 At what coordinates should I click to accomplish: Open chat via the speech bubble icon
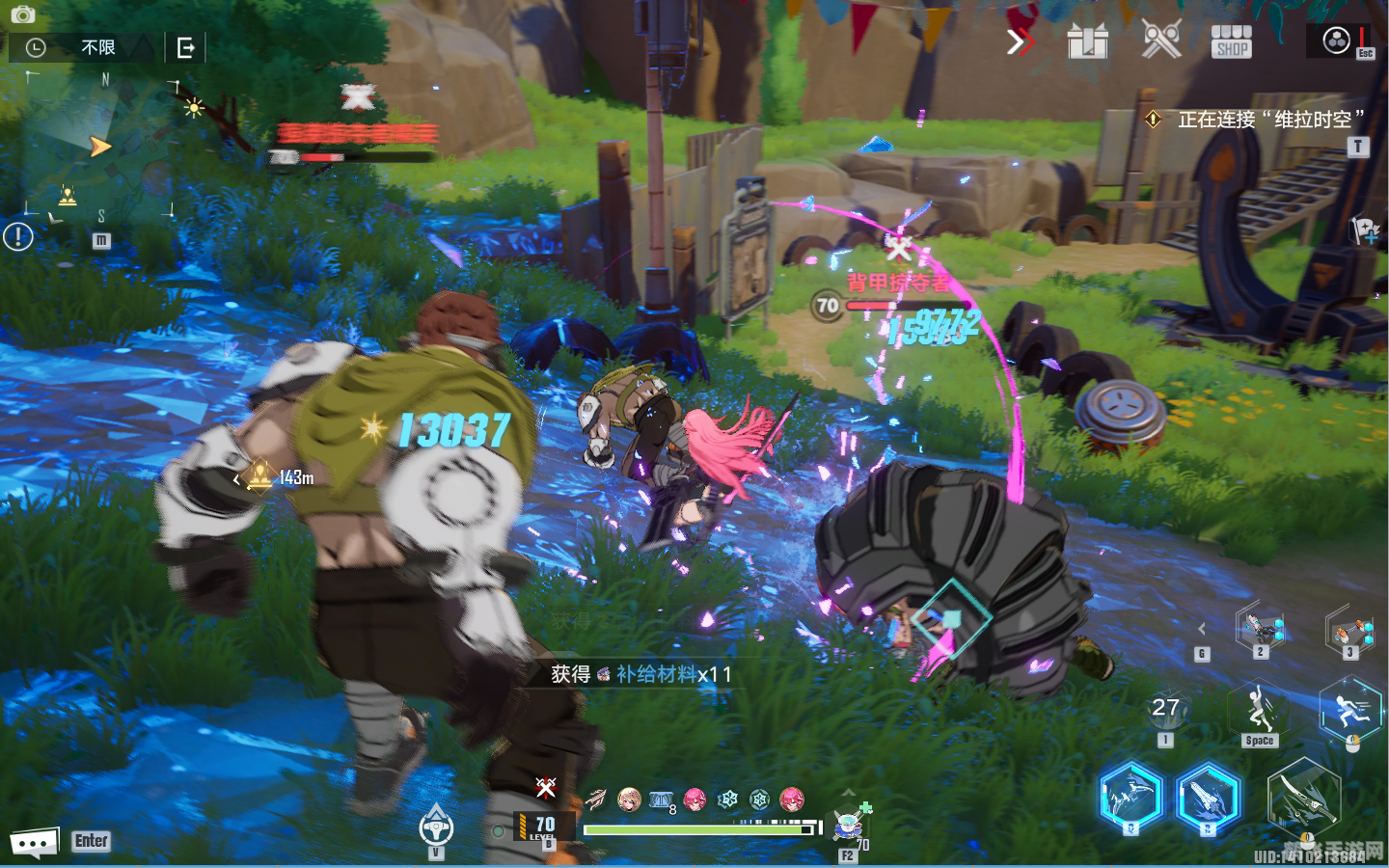tap(32, 841)
